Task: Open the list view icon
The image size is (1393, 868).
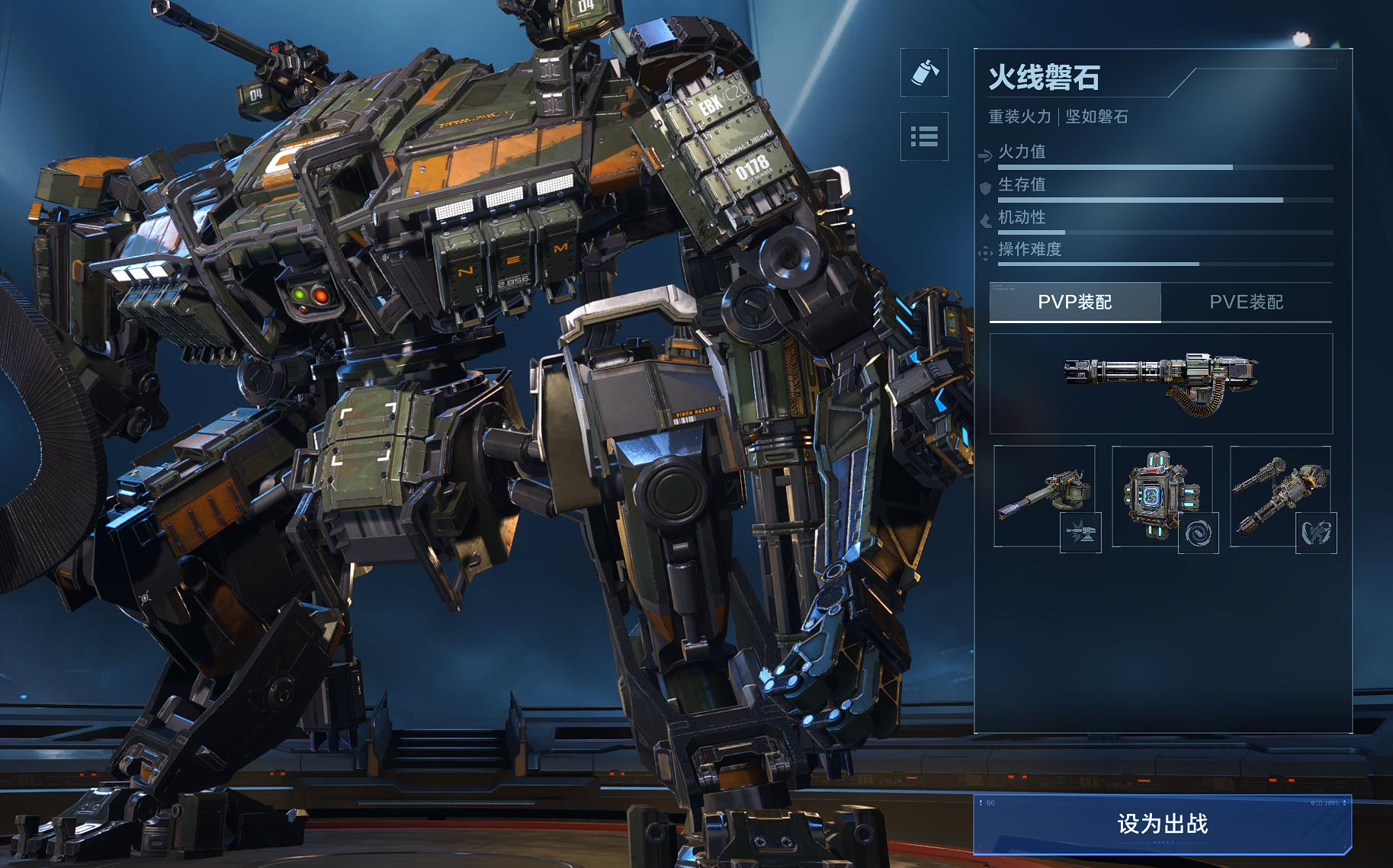Action: click(924, 136)
